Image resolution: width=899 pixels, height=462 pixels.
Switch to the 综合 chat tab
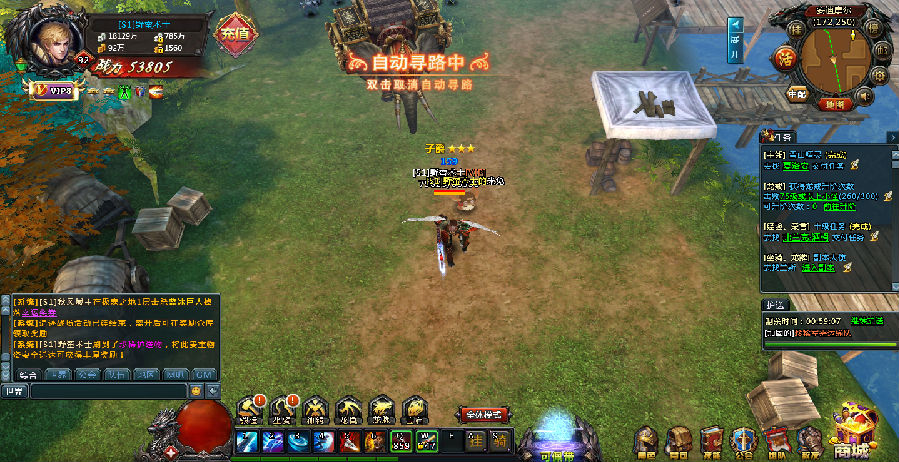[x=27, y=374]
